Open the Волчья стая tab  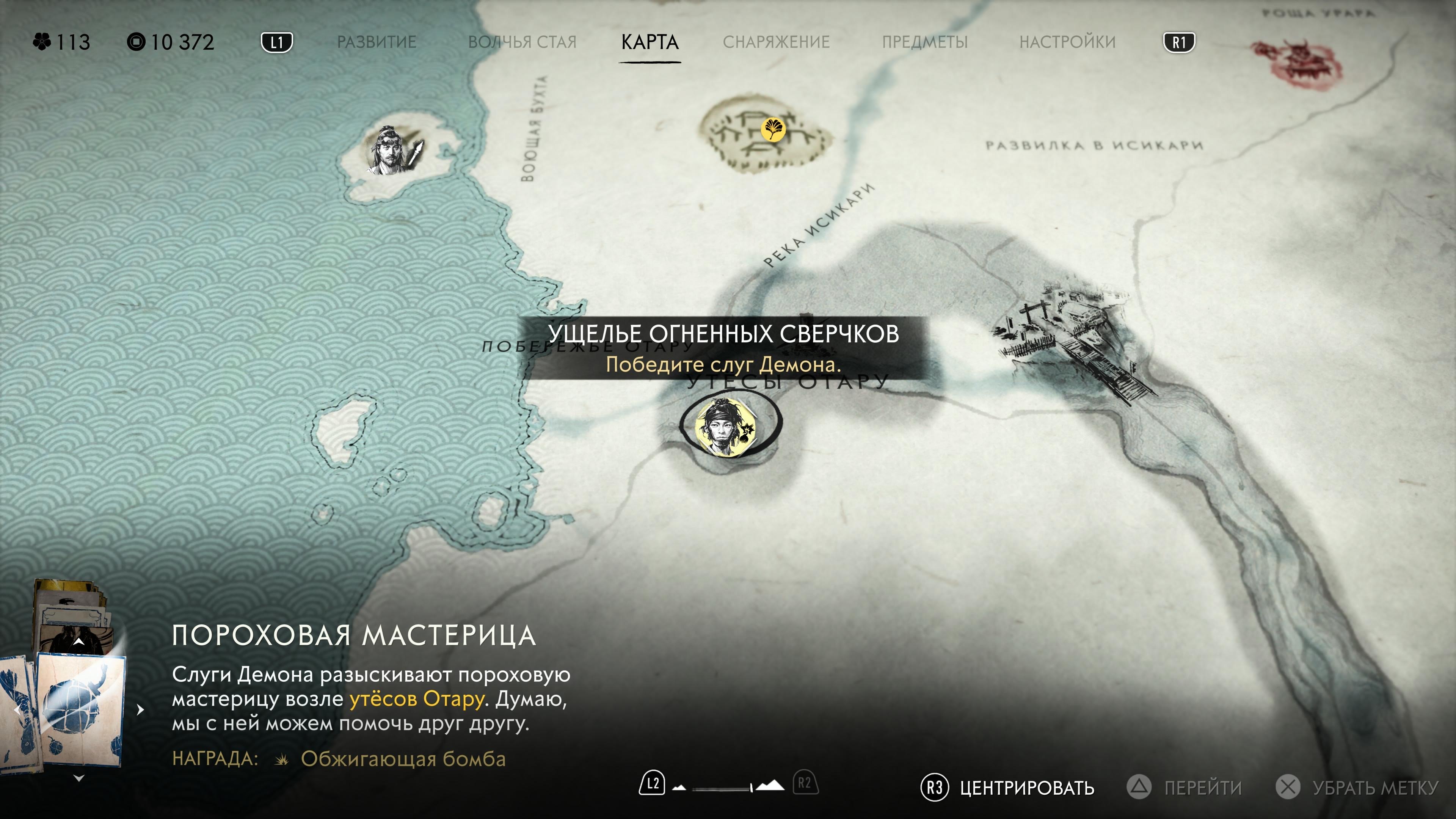522,42
